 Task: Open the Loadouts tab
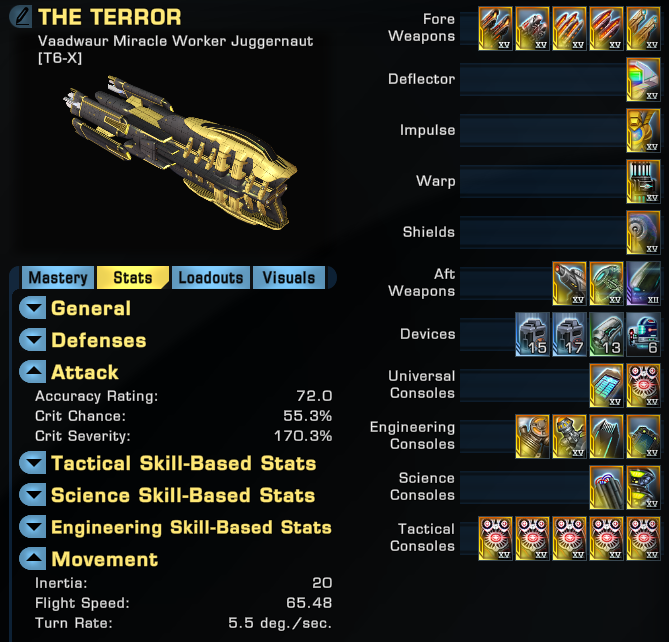pyautogui.click(x=211, y=278)
